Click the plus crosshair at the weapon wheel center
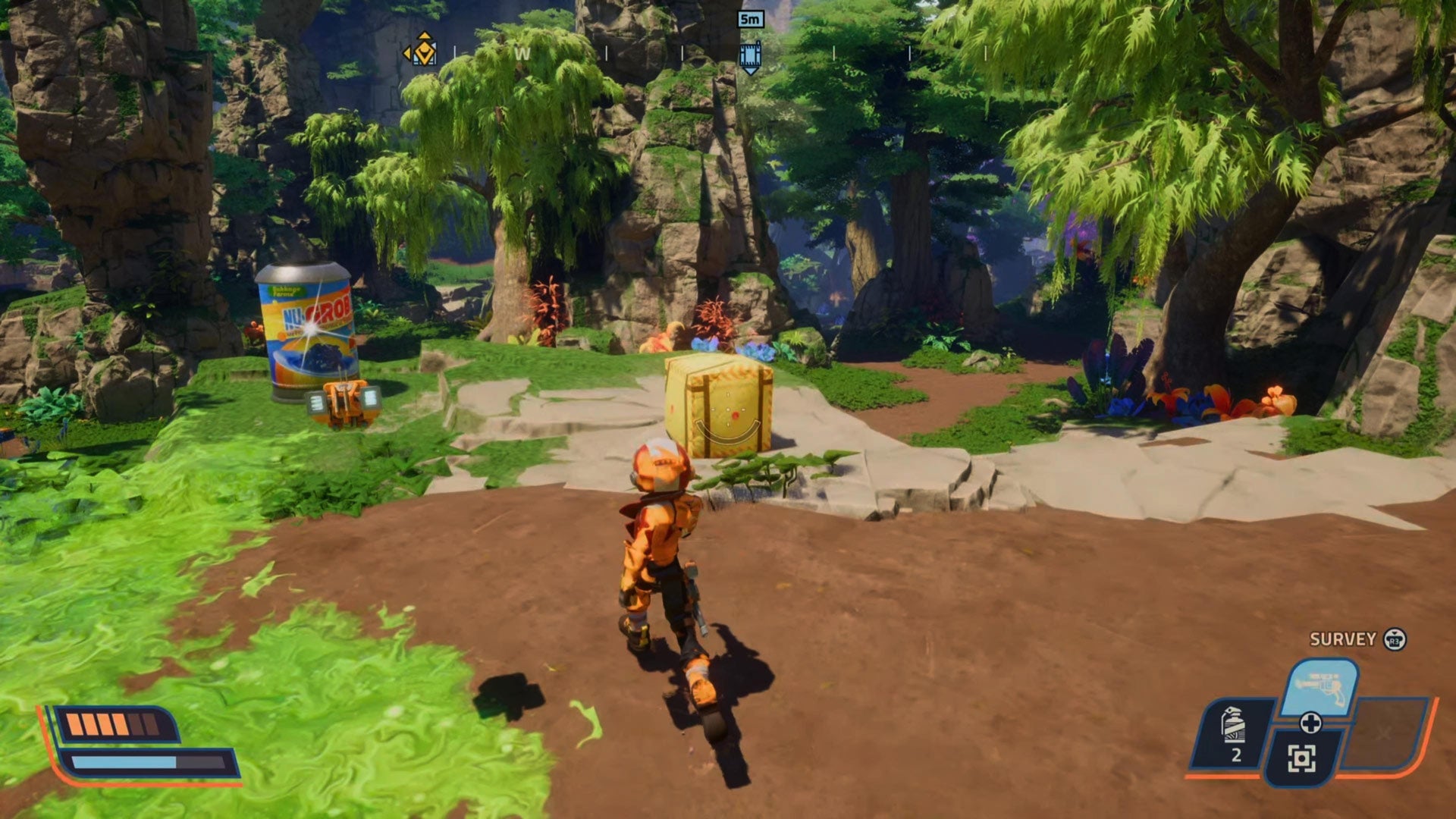The image size is (1456, 819). click(x=1312, y=723)
